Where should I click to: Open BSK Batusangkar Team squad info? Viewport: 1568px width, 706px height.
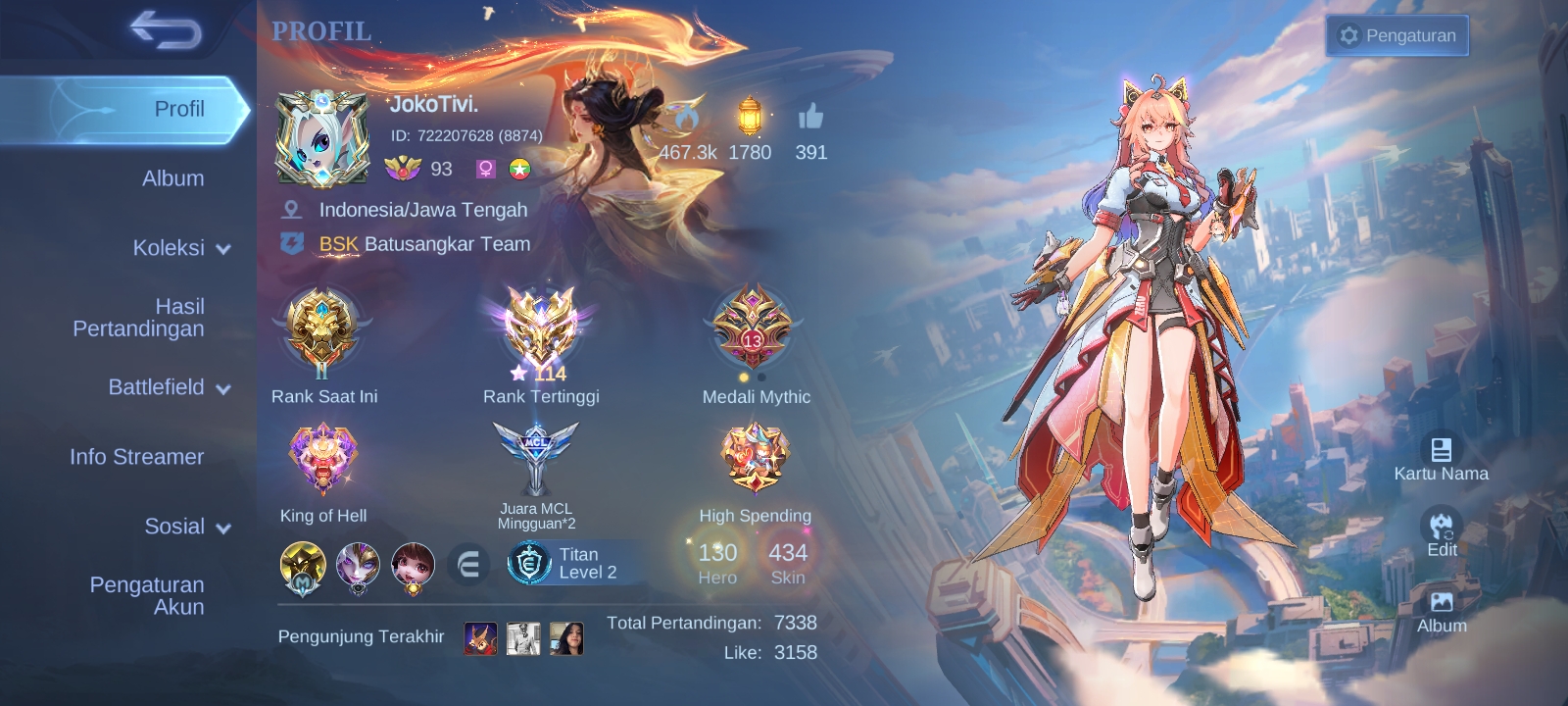[423, 244]
